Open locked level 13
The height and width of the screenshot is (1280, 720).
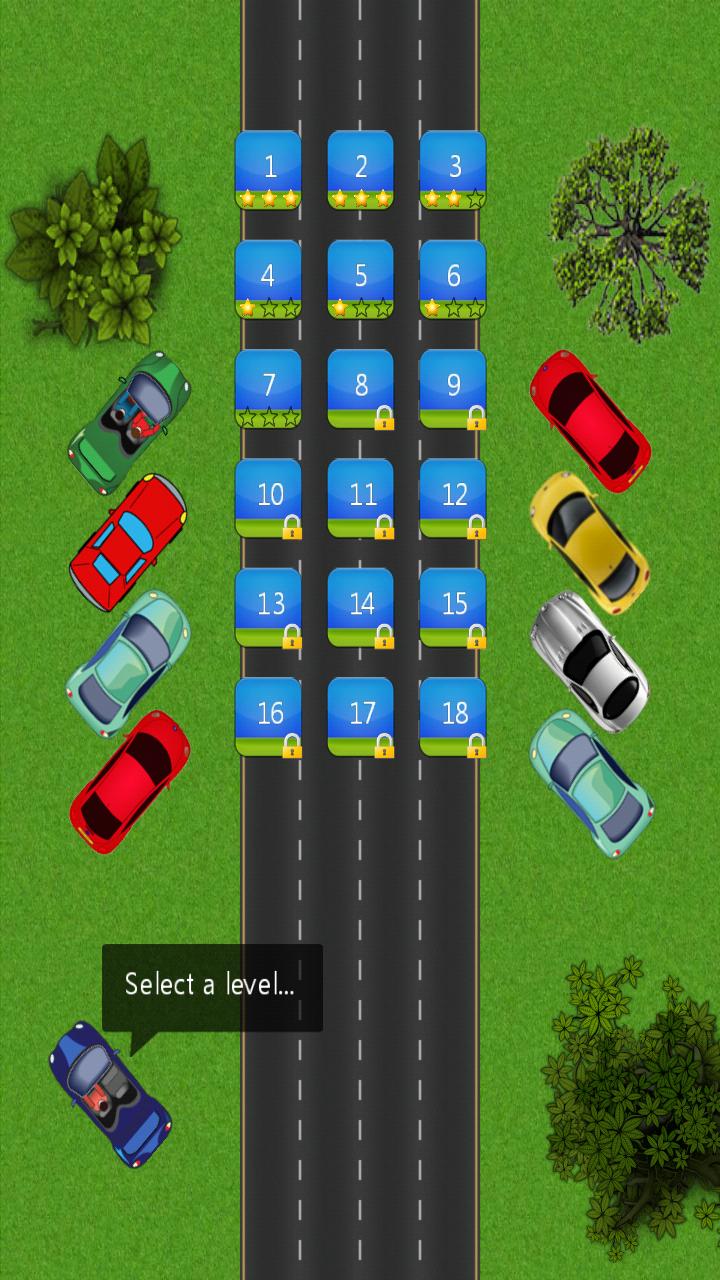click(268, 608)
